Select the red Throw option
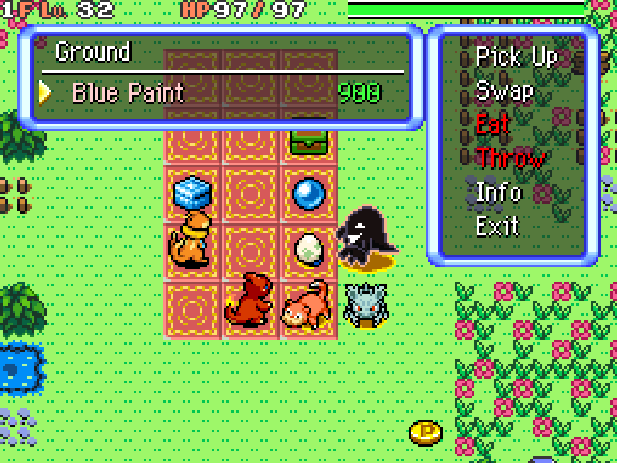This screenshot has width=617, height=463. point(510,158)
